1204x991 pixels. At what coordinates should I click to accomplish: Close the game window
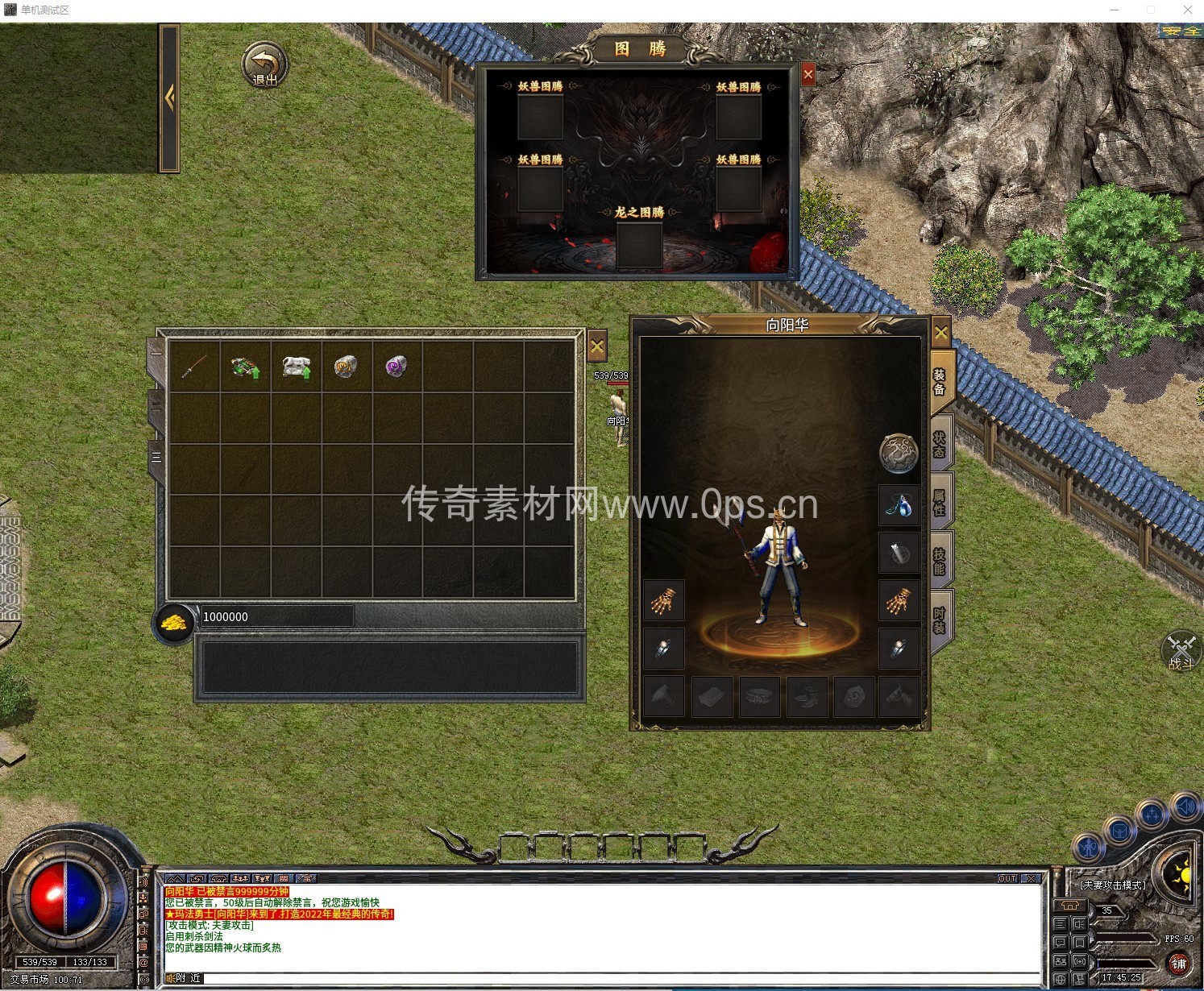point(1187,10)
